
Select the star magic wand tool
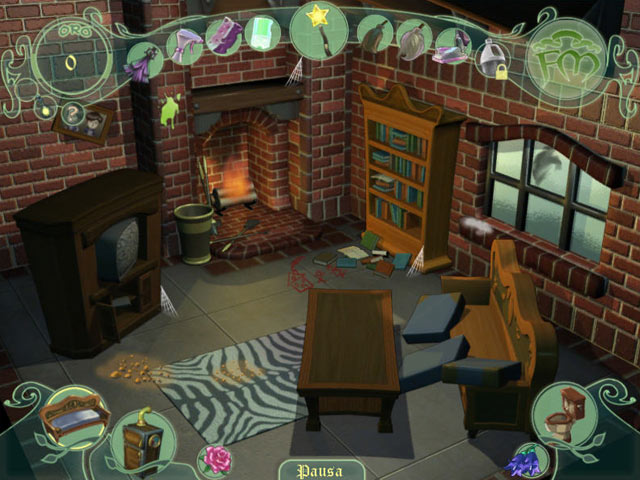(319, 29)
